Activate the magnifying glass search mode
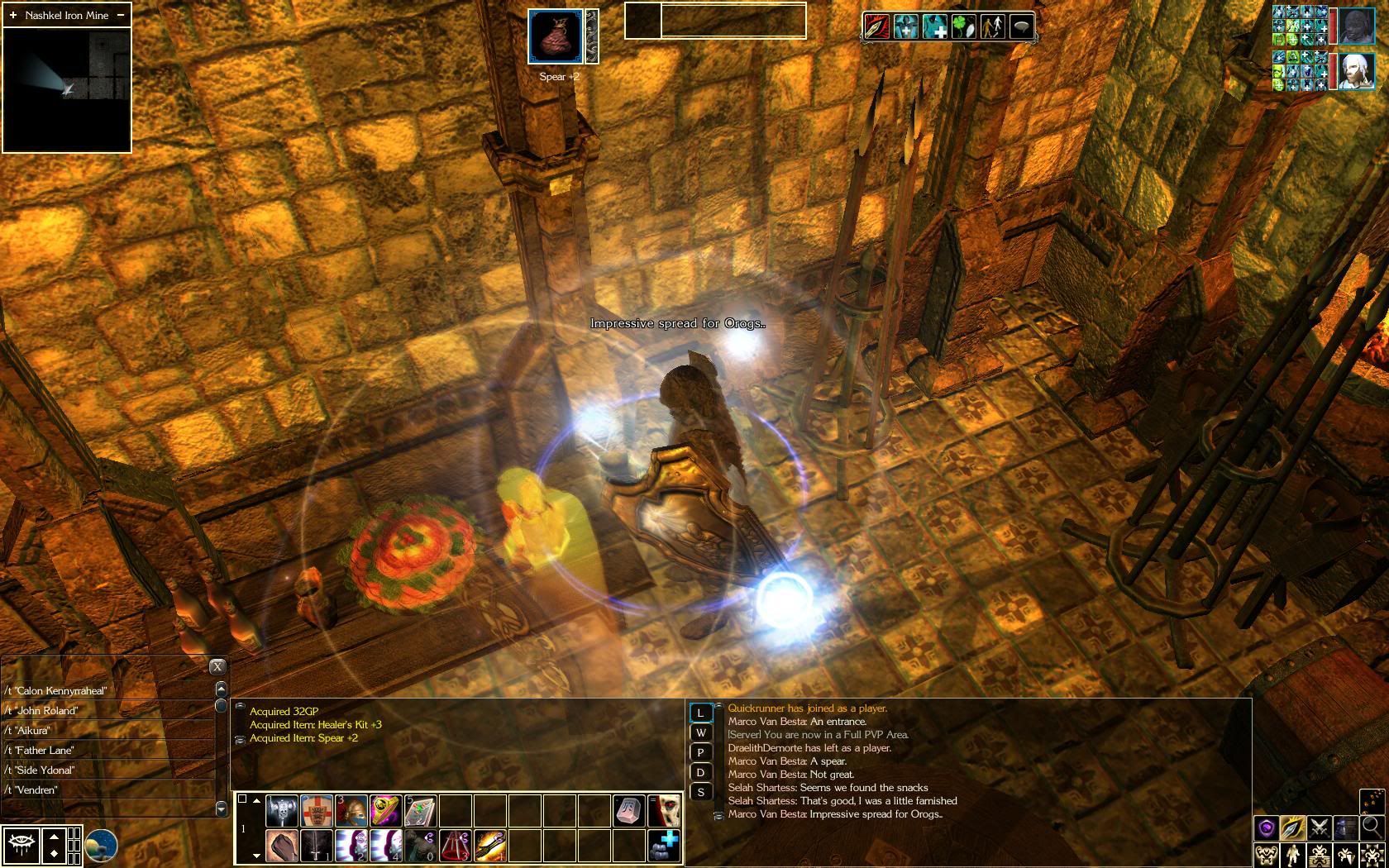Screen dimensions: 1389x868 [x=1372, y=827]
